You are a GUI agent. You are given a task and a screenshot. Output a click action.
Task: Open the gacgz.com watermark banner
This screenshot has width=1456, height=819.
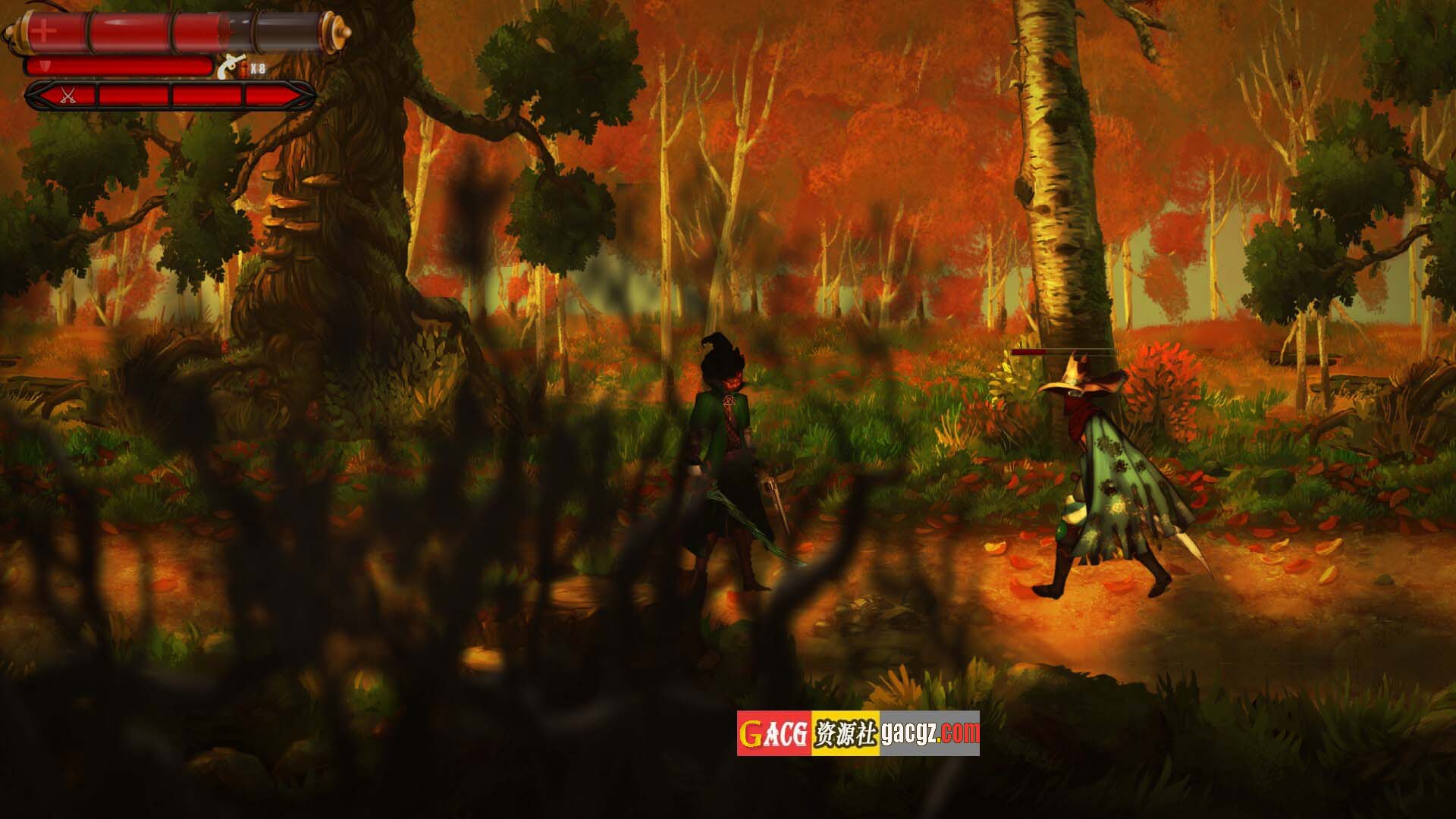(858, 733)
